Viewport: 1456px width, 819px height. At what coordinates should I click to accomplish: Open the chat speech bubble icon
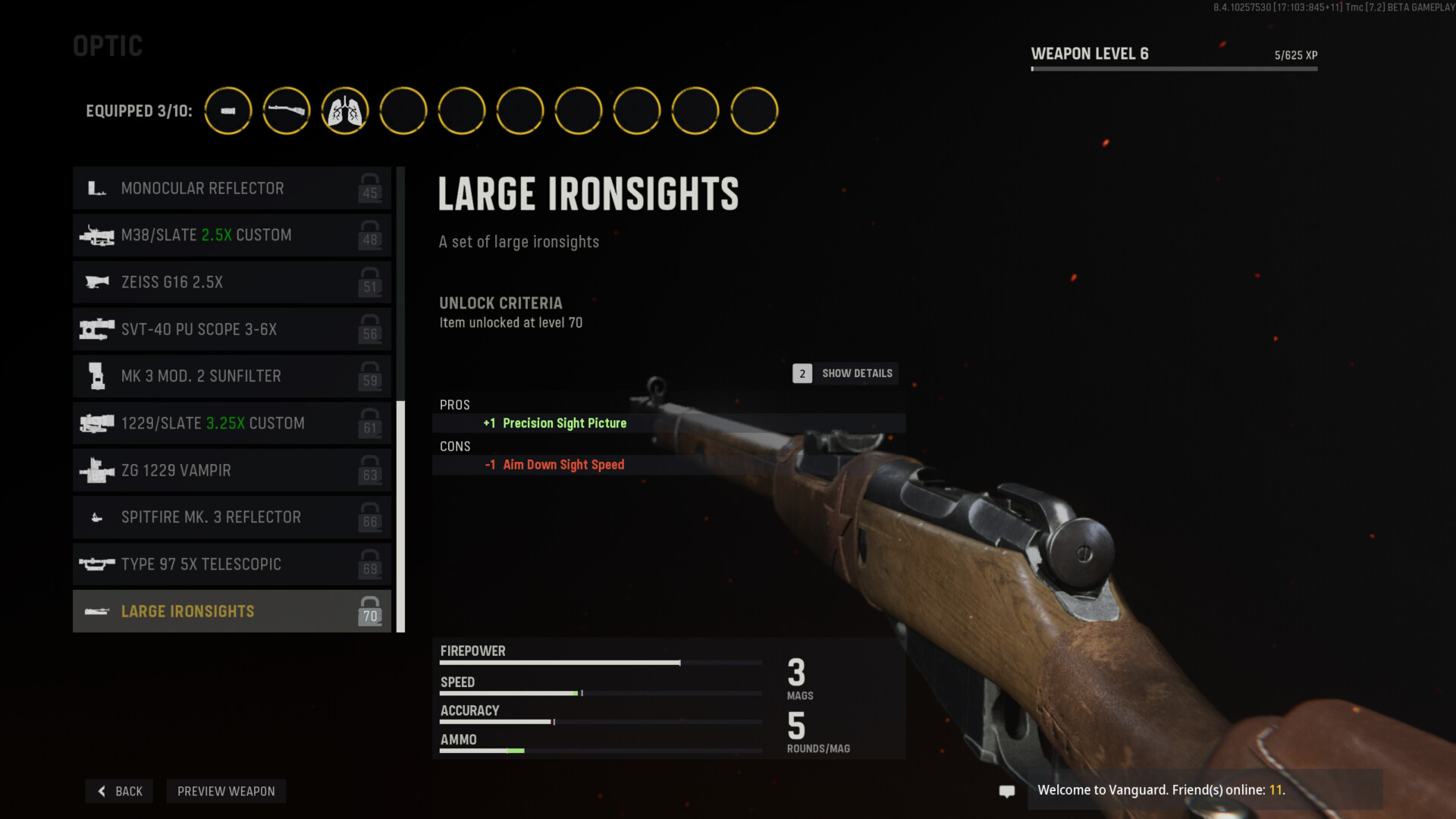point(1007,791)
